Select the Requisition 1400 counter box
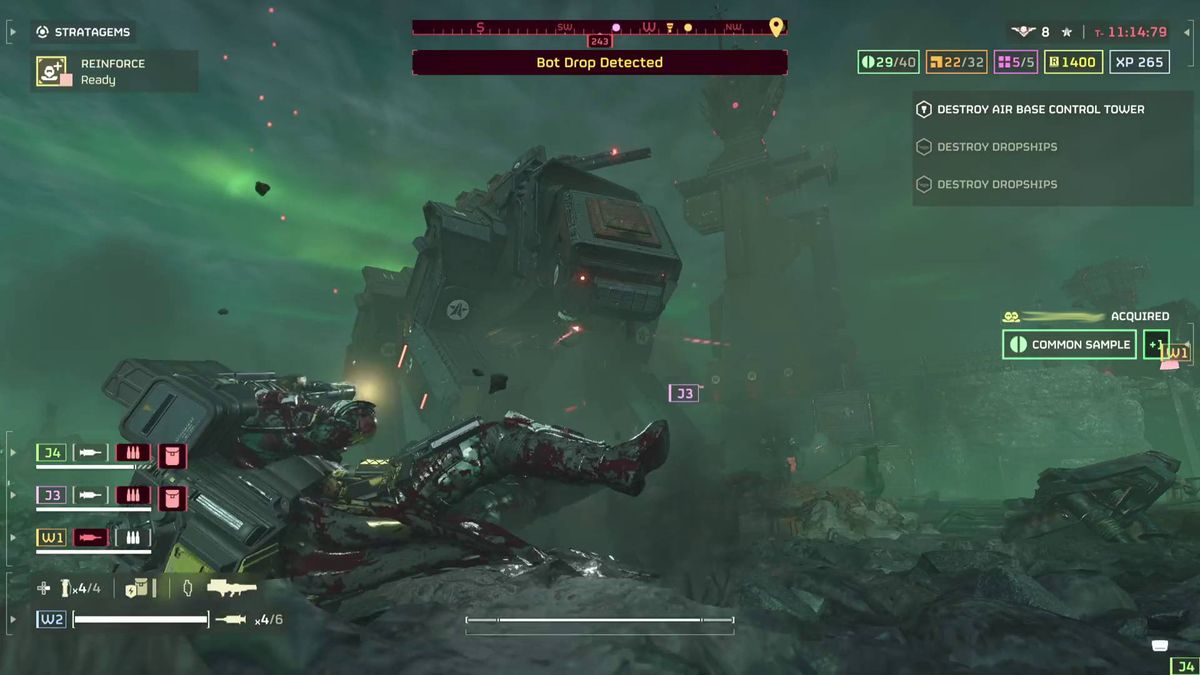 pyautogui.click(x=1072, y=62)
